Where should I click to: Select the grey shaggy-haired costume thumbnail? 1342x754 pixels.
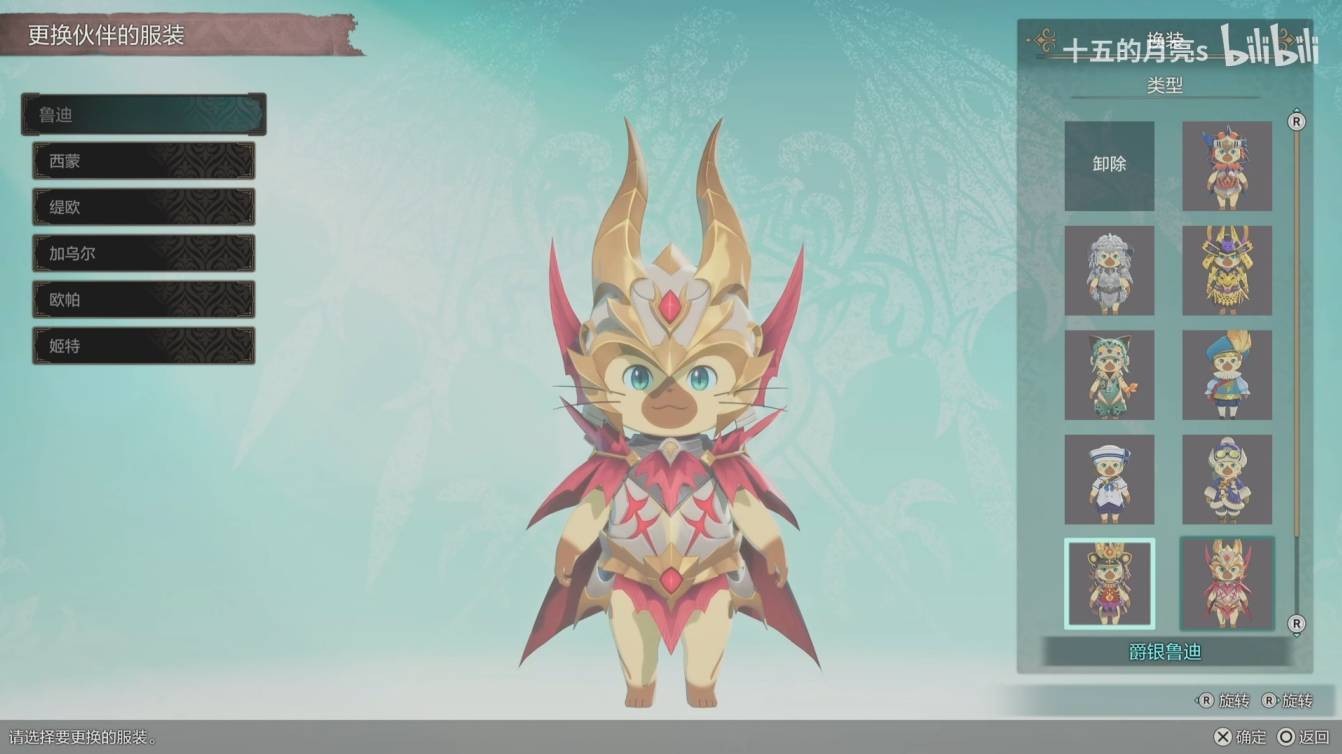(1109, 270)
